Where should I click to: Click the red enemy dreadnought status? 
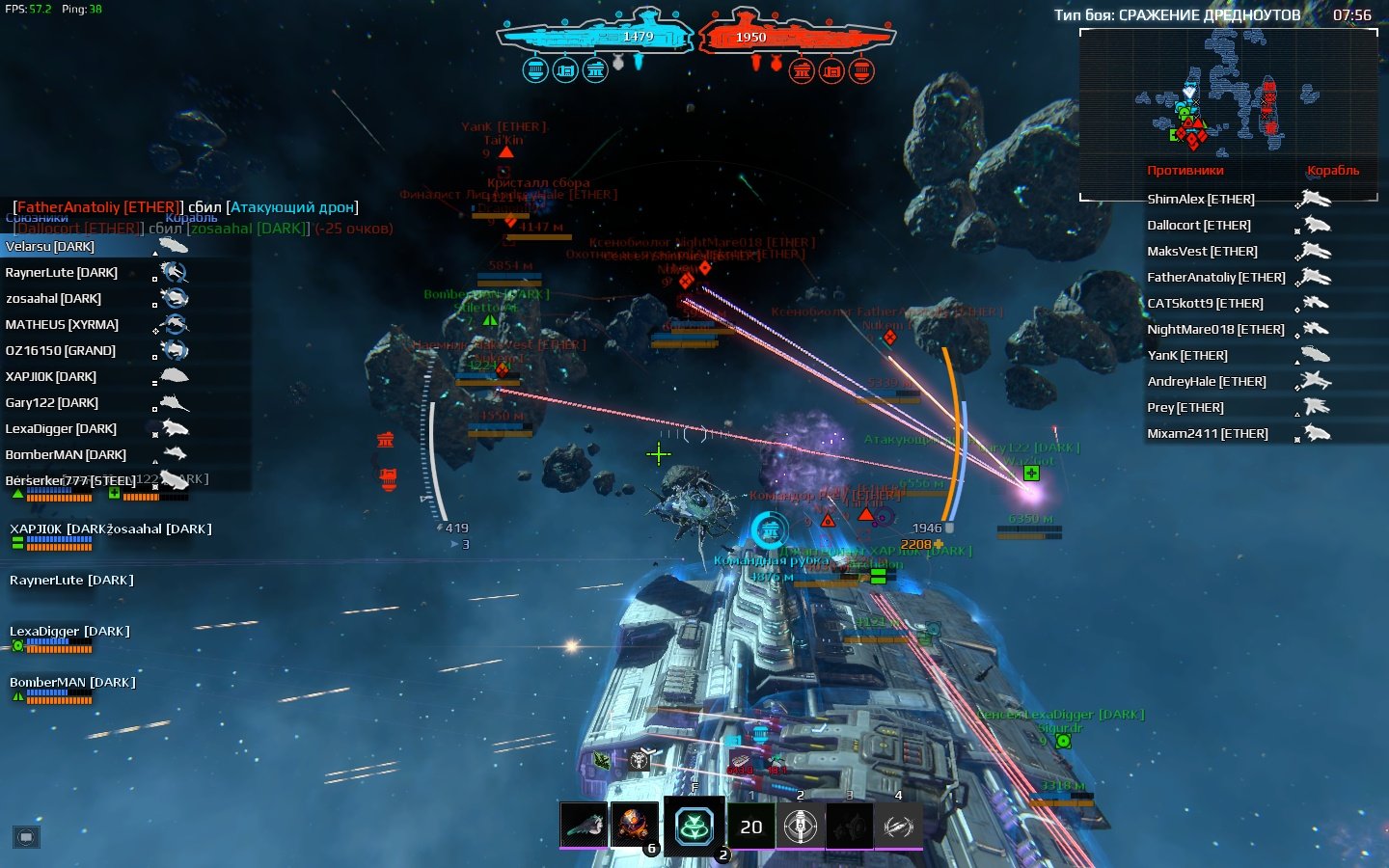tap(796, 38)
